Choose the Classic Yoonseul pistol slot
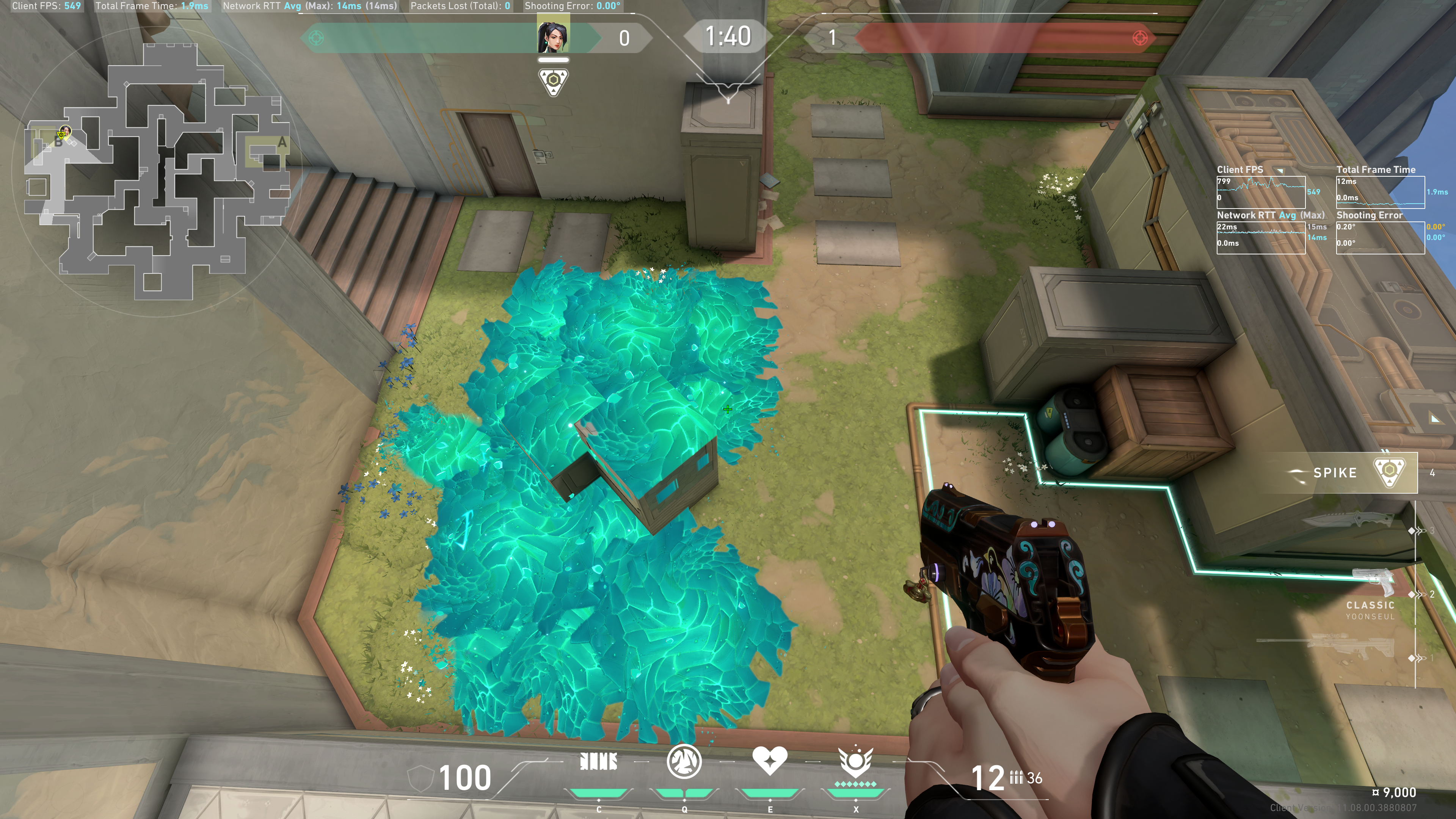This screenshot has width=1456, height=819. tap(1370, 593)
